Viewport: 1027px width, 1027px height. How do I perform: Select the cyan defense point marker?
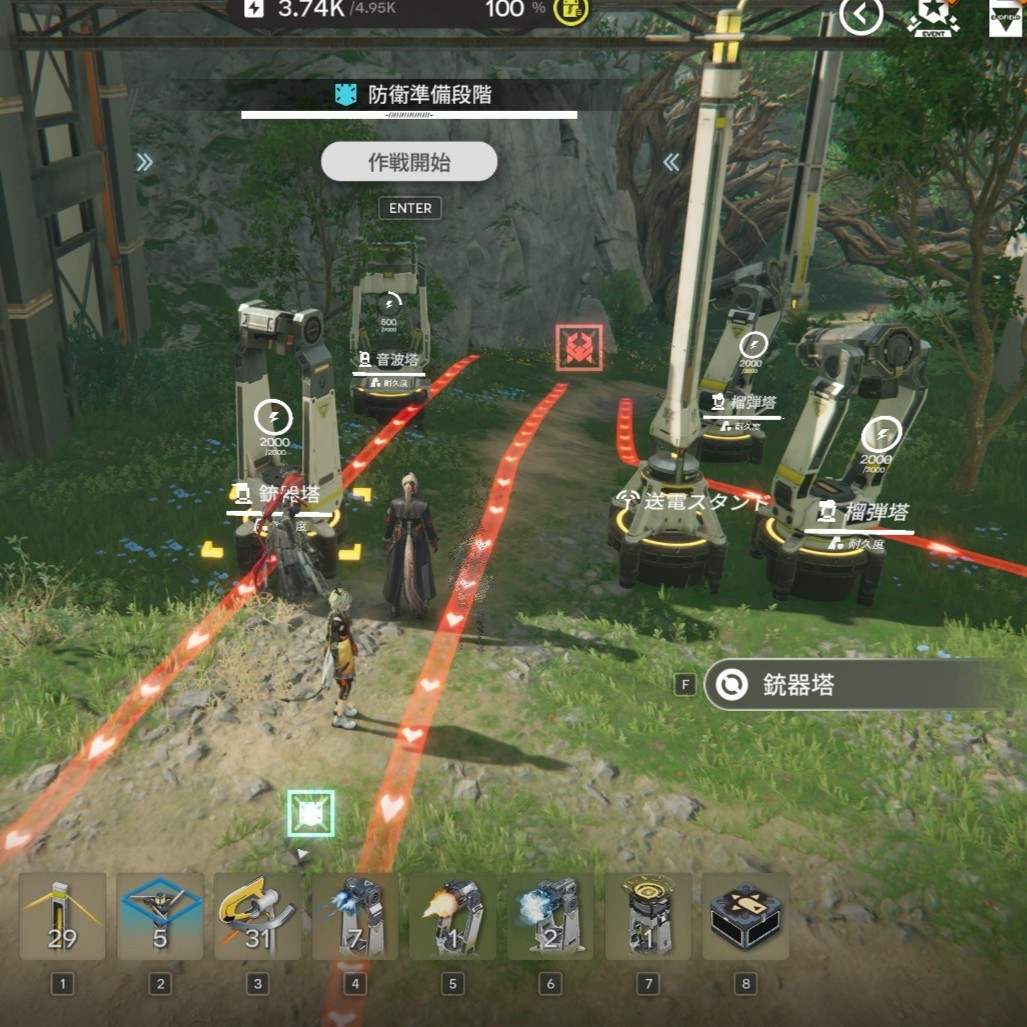pyautogui.click(x=310, y=814)
